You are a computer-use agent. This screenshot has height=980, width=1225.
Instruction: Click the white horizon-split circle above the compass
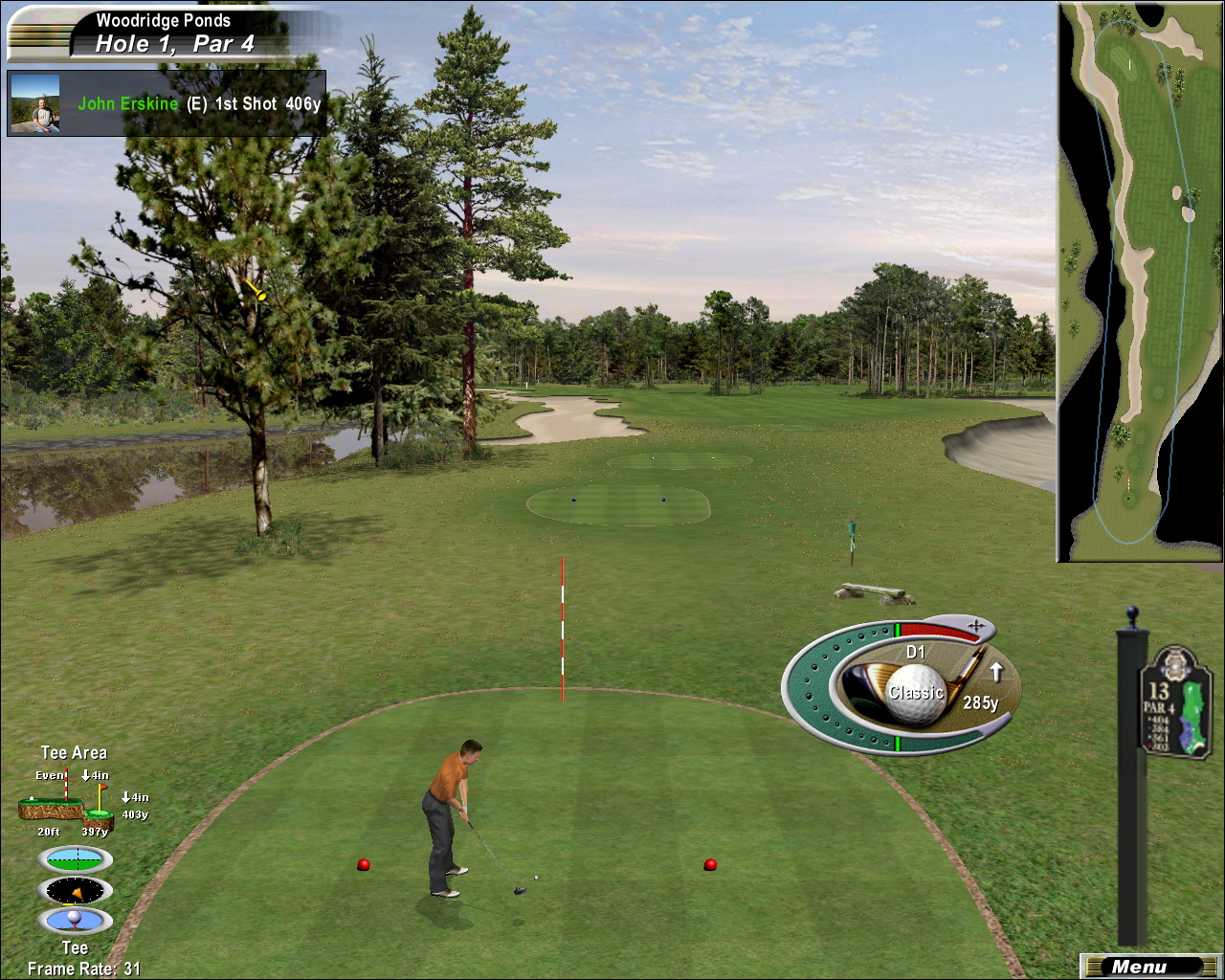[77, 857]
